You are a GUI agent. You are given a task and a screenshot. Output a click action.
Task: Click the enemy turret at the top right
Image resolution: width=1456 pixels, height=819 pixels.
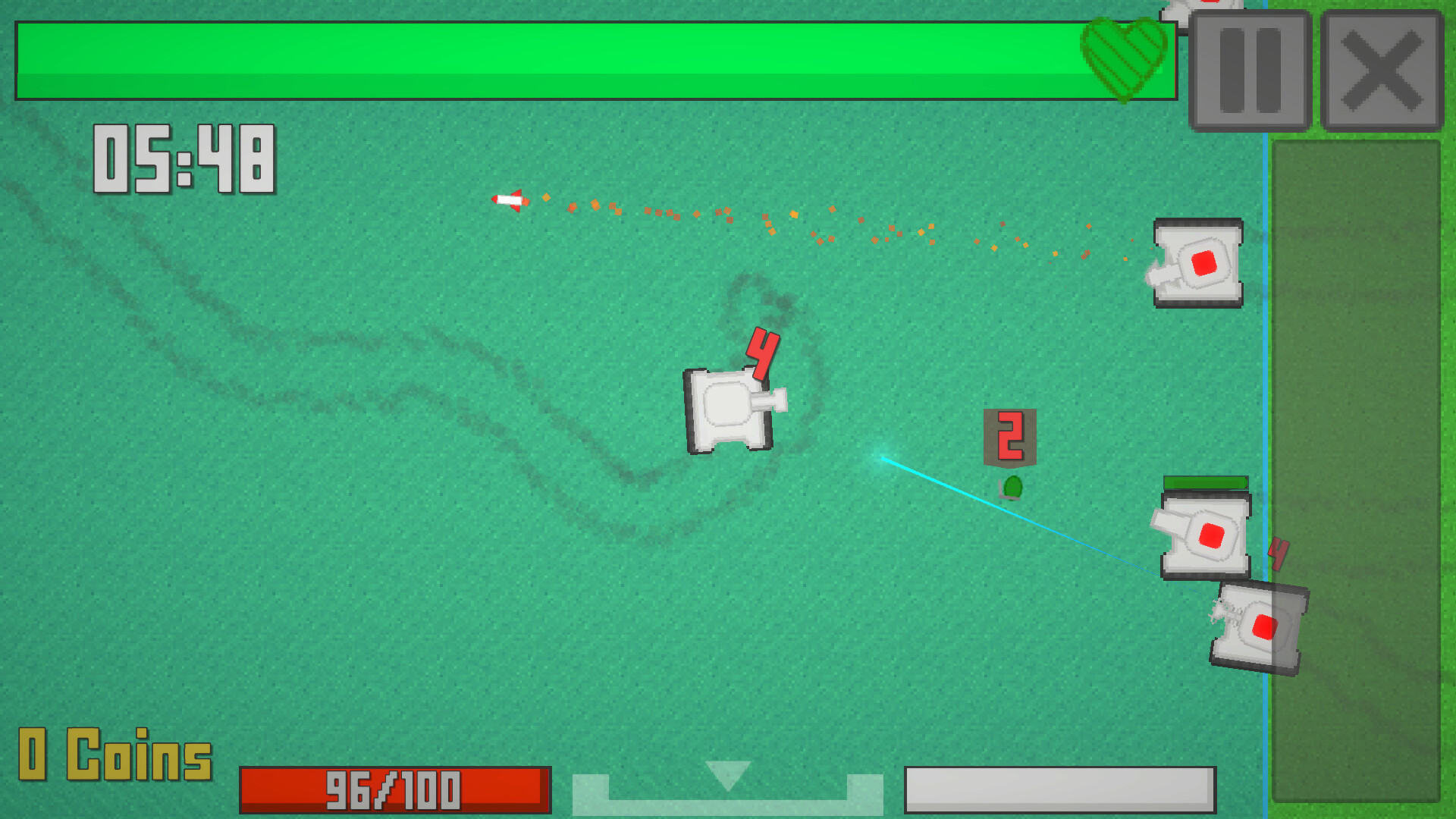point(1198,262)
